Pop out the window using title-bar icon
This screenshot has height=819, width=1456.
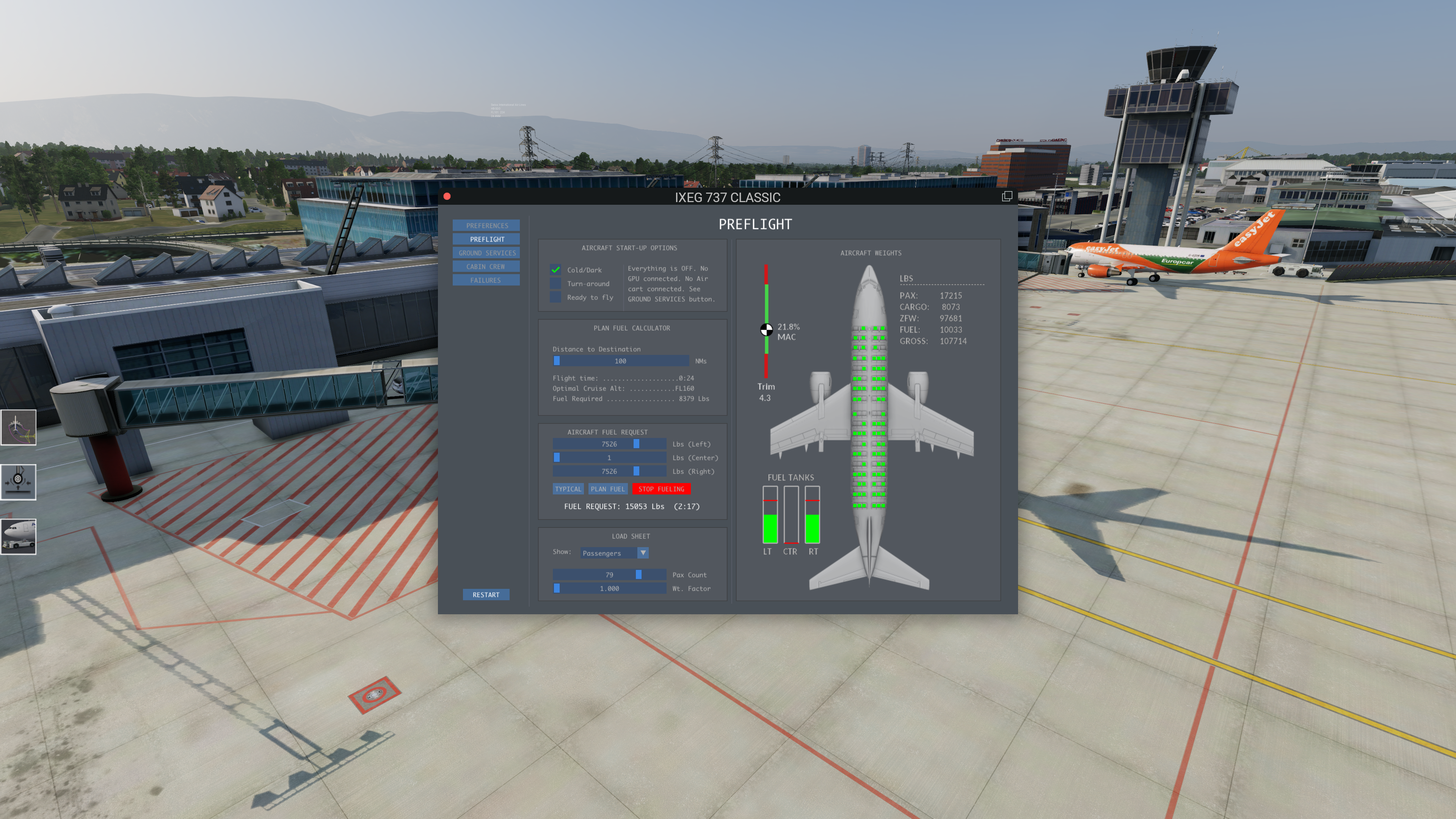click(1007, 196)
